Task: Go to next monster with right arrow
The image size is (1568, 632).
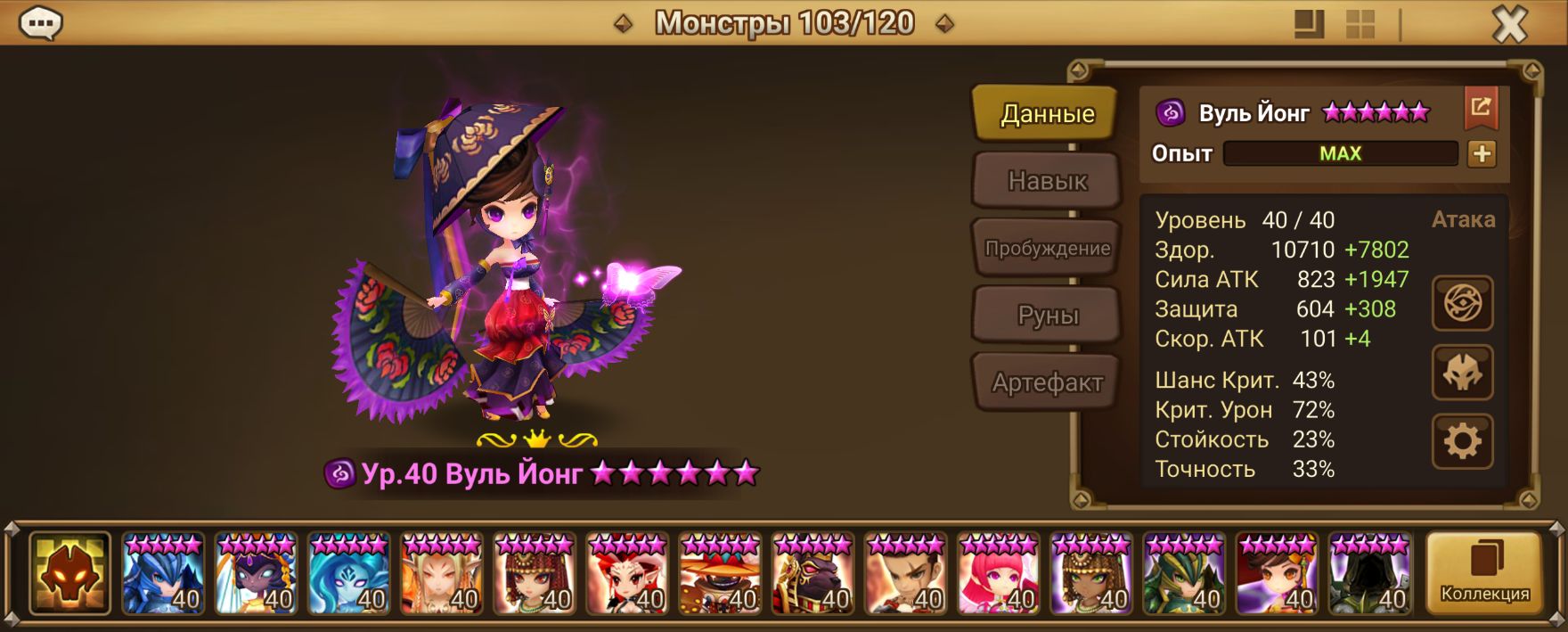Action: 945,24
